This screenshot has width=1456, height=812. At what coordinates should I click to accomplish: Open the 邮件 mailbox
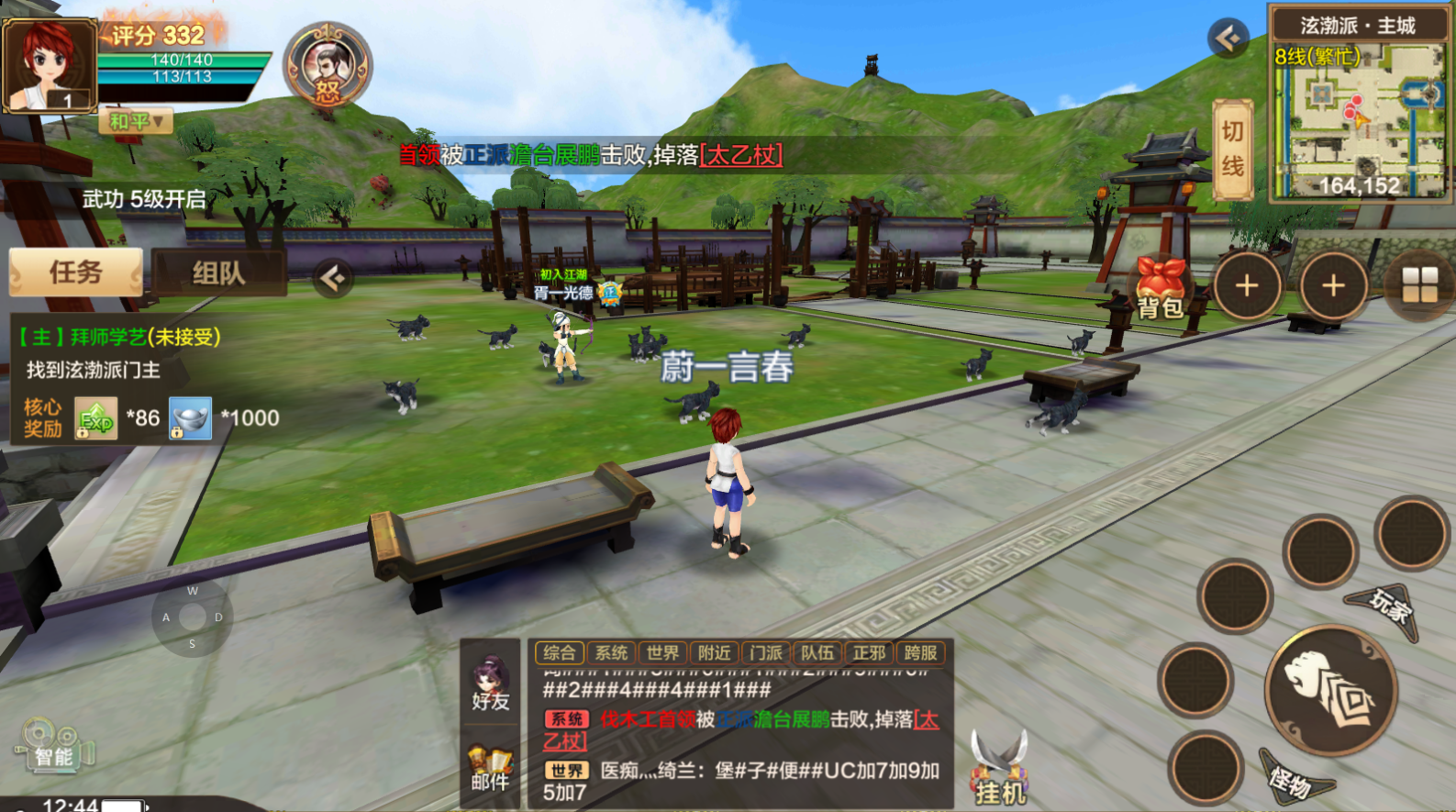490,769
